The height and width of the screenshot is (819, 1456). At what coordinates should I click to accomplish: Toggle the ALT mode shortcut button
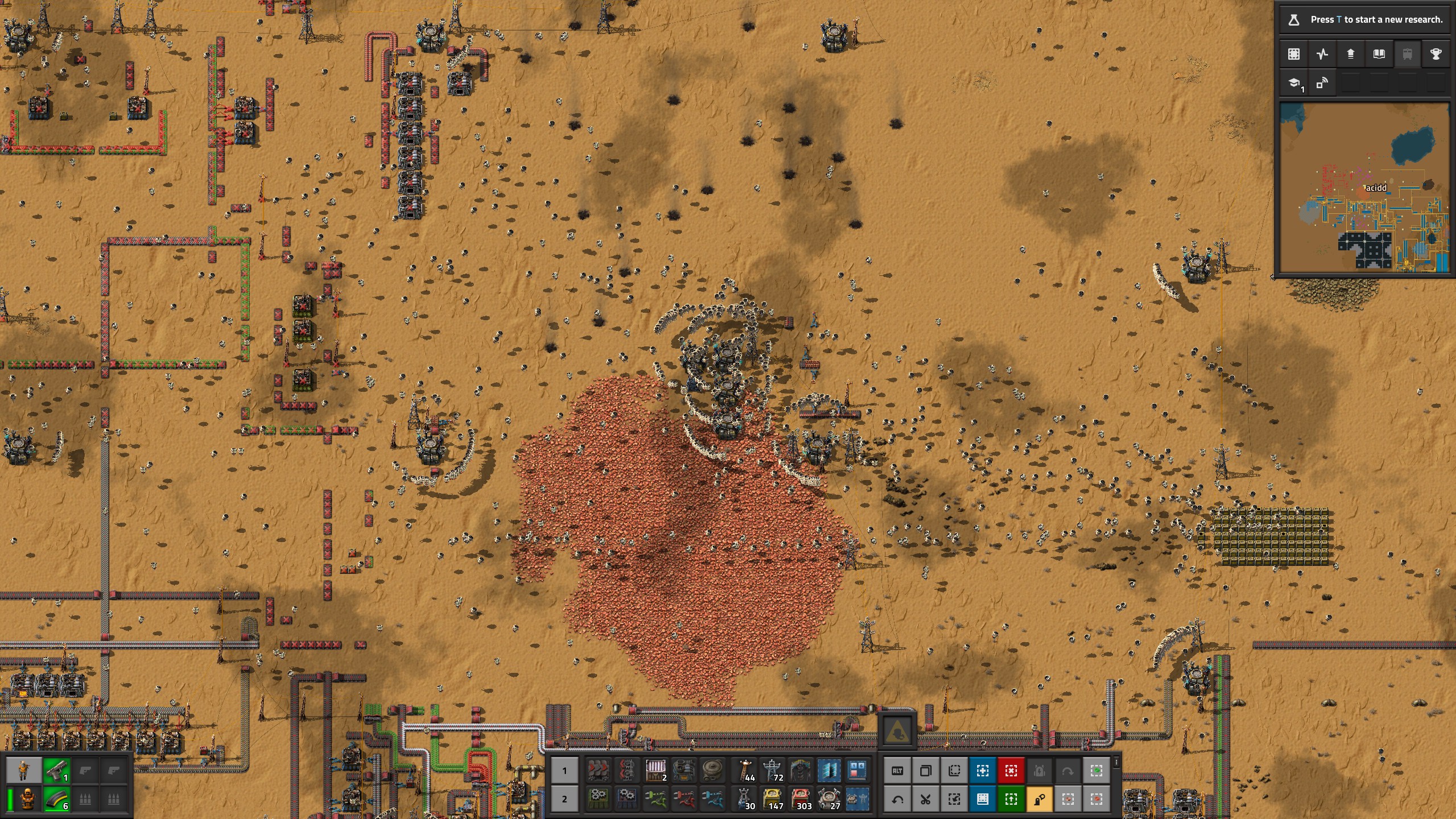tap(897, 771)
